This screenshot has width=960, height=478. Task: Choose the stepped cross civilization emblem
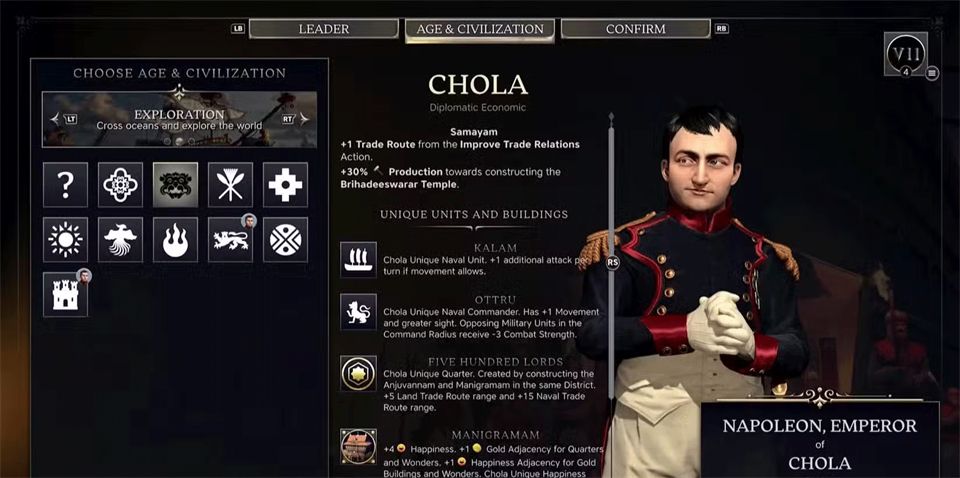[x=285, y=184]
